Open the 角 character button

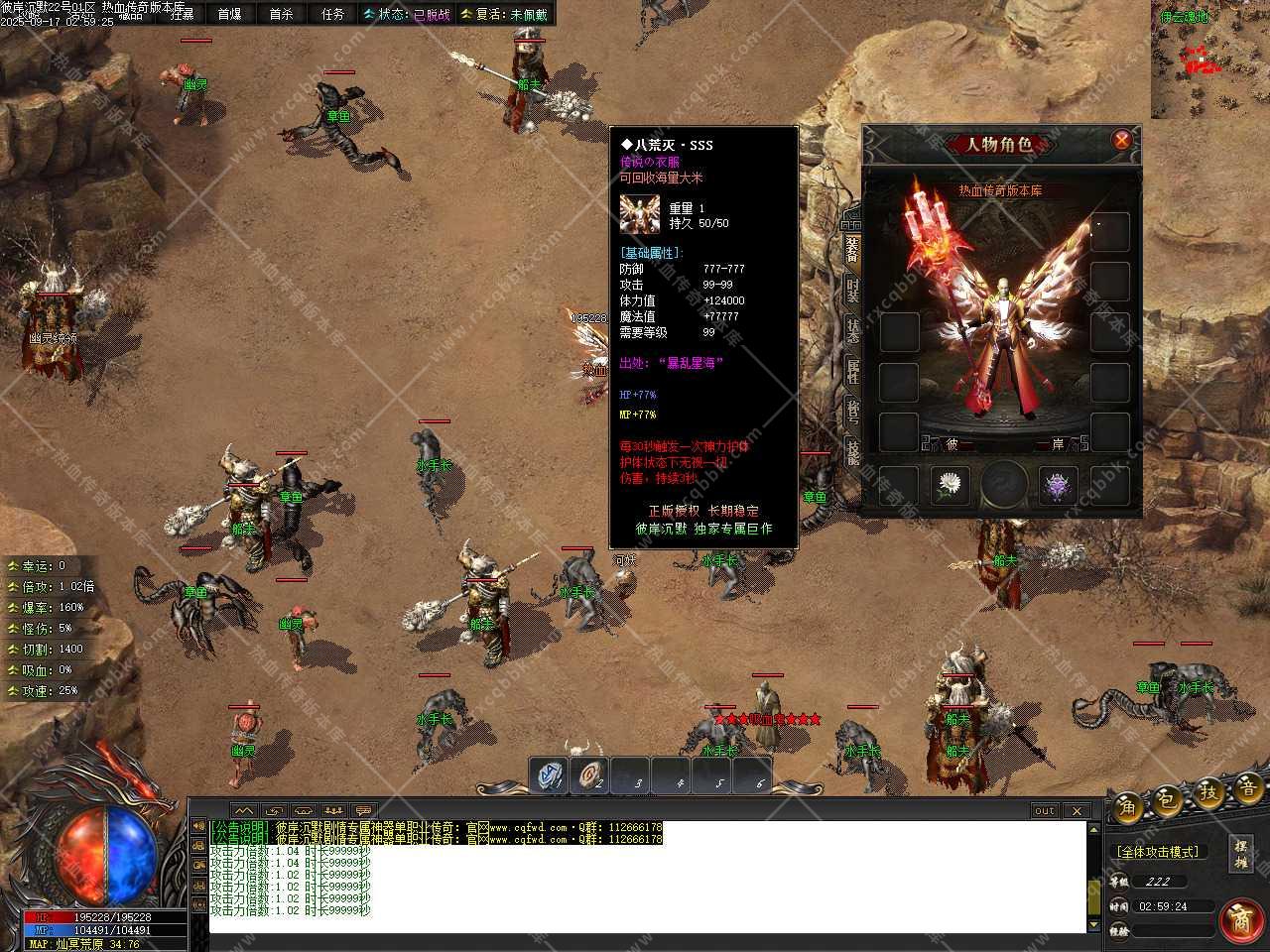(1128, 804)
